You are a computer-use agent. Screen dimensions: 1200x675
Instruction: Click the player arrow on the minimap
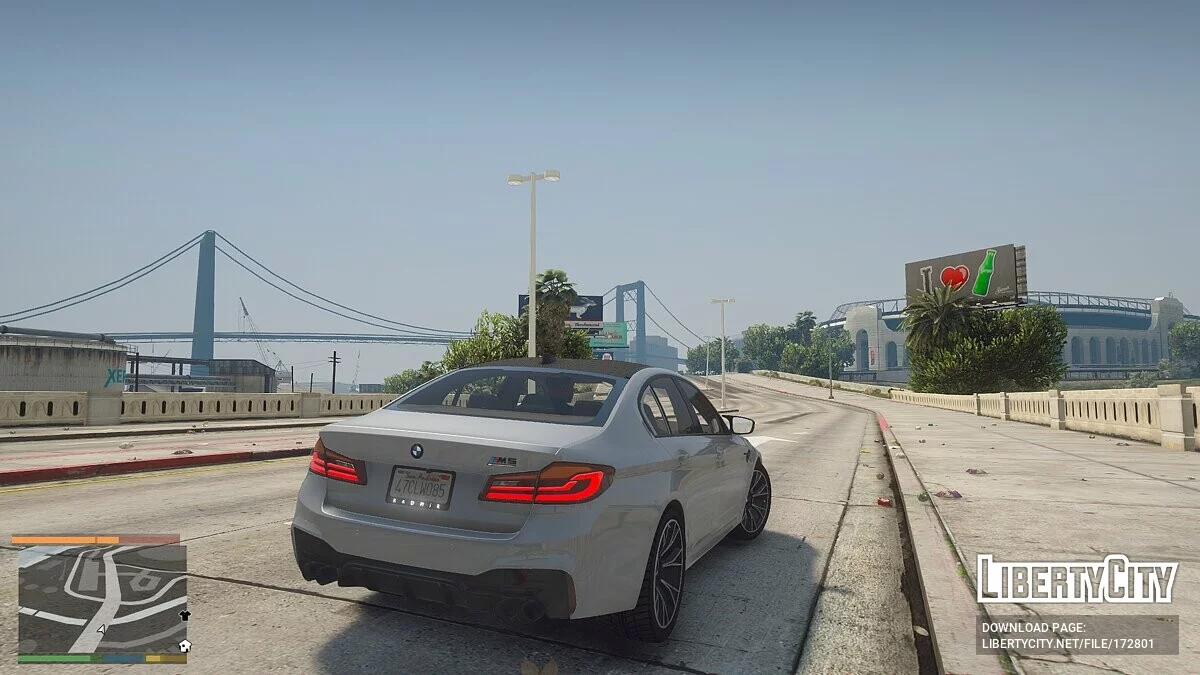pos(100,630)
